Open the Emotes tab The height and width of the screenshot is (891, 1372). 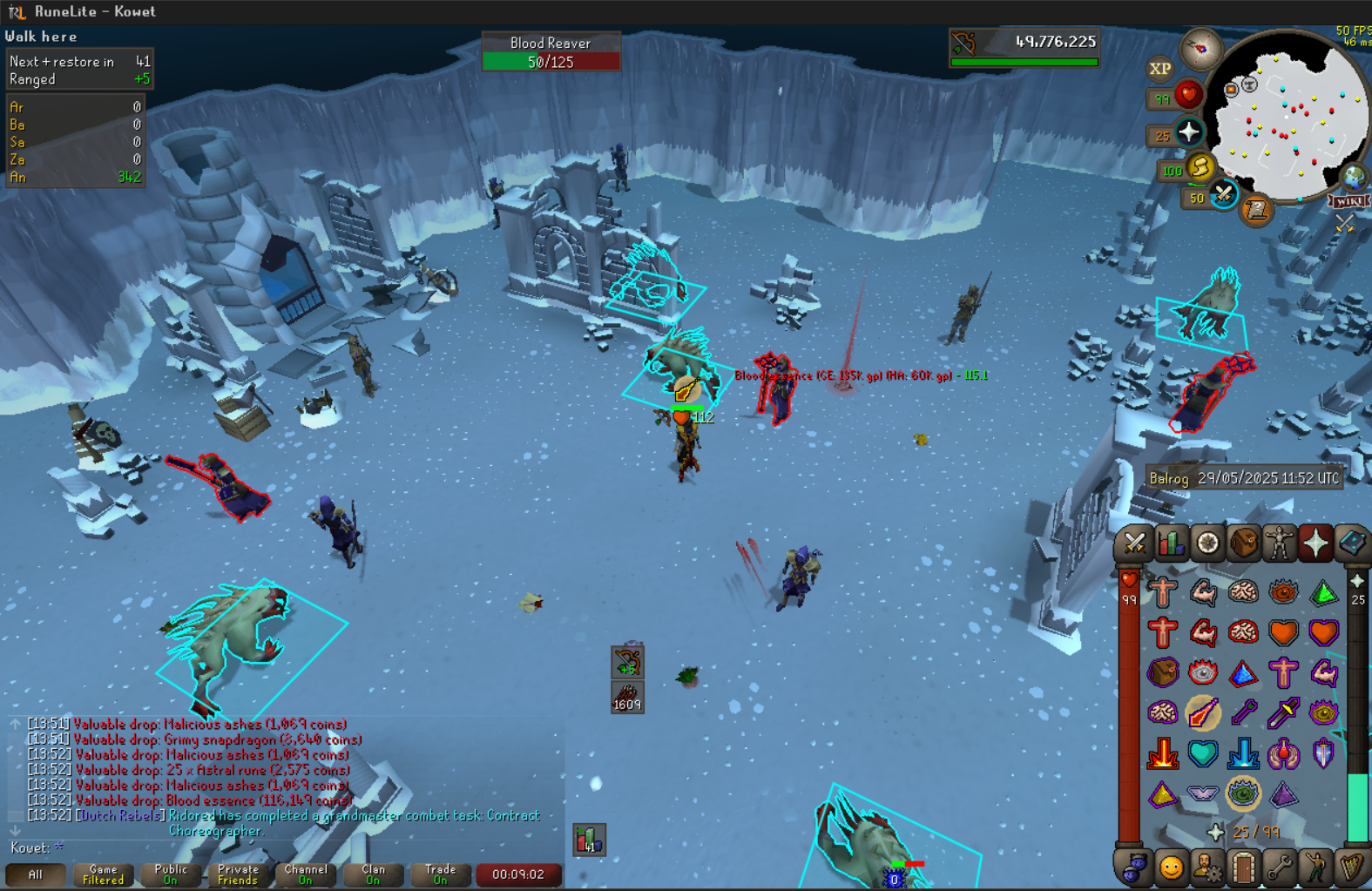click(x=1315, y=867)
